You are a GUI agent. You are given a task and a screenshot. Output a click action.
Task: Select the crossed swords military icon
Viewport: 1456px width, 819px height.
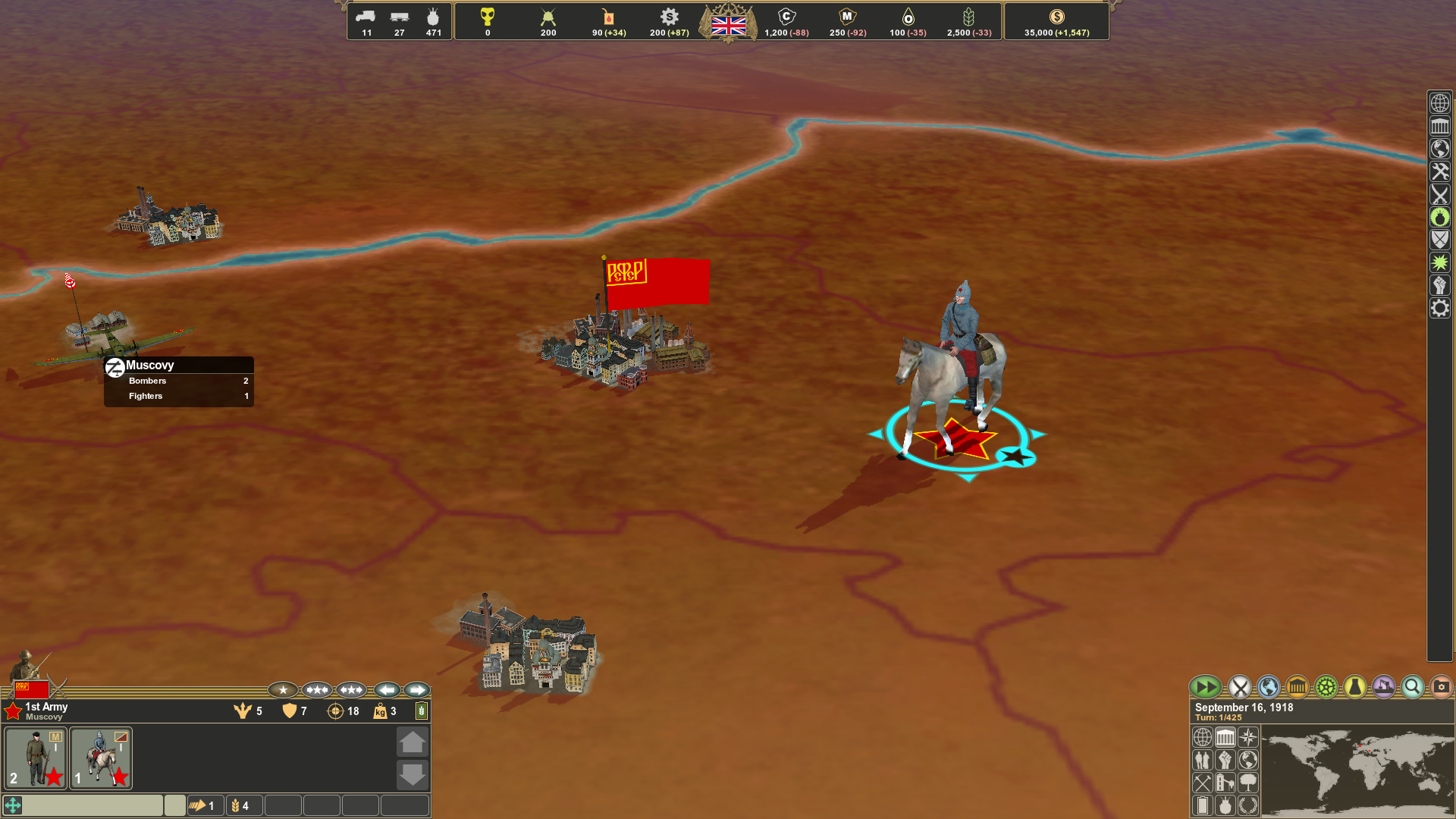1239,687
